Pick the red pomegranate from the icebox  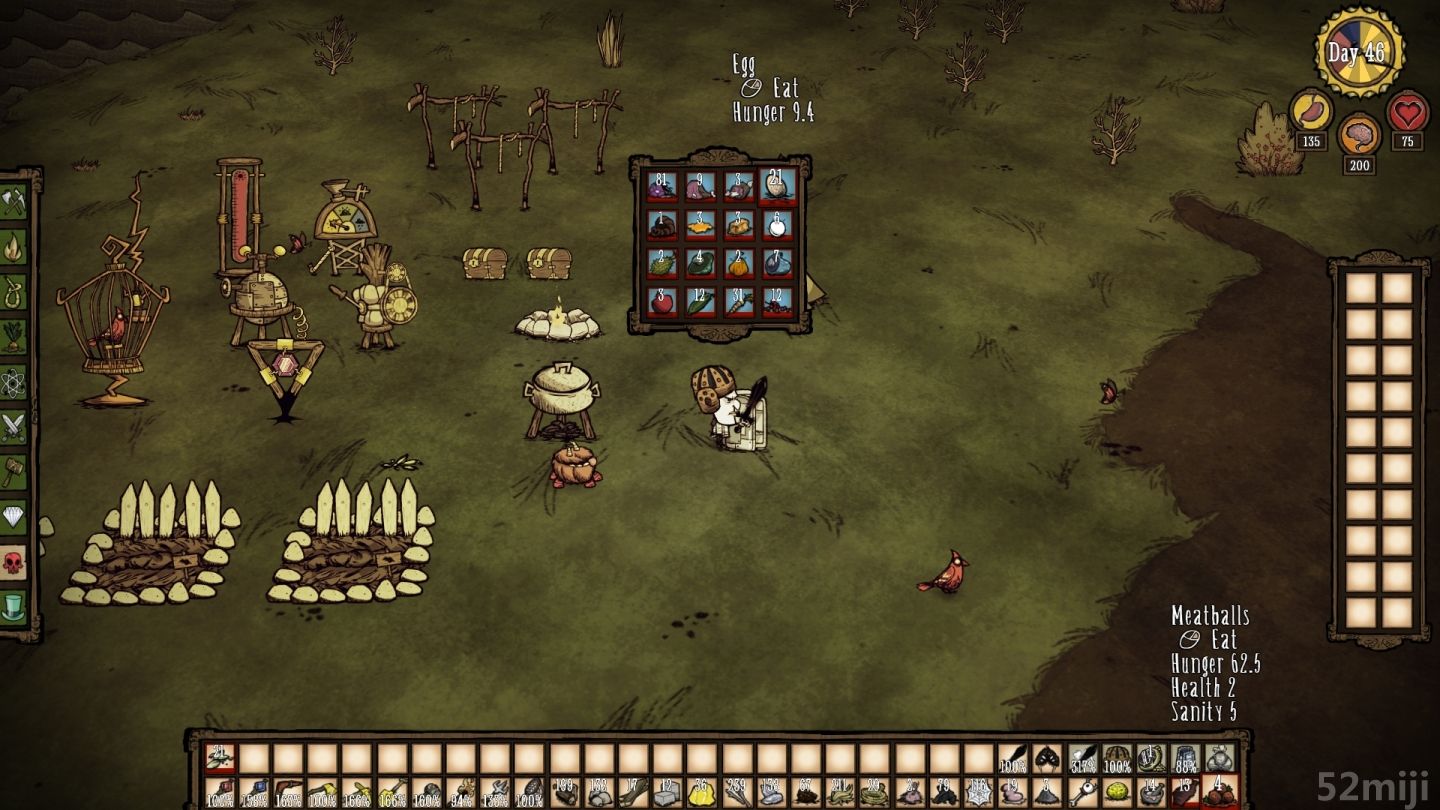coord(660,302)
